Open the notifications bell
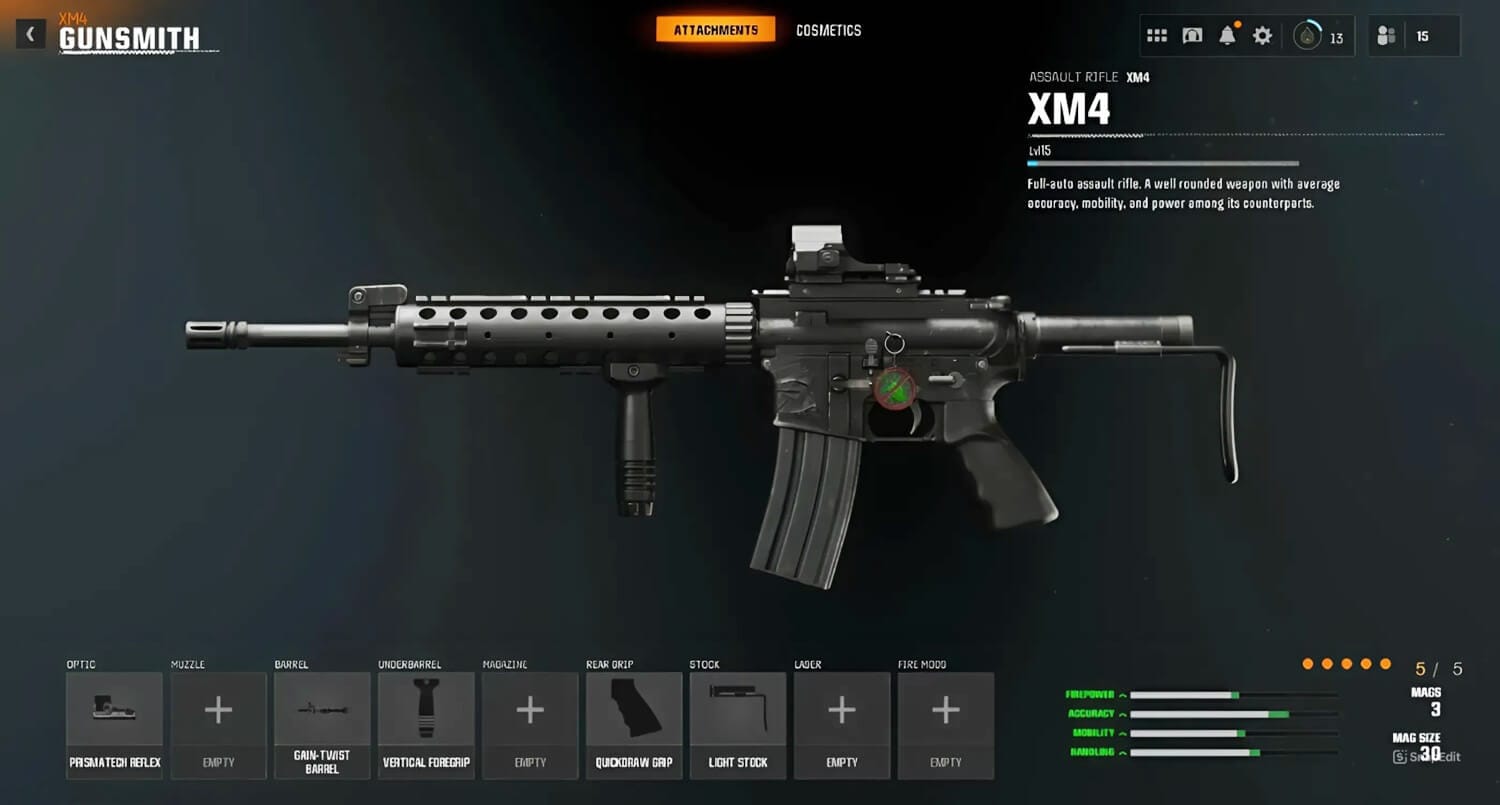 pyautogui.click(x=1227, y=36)
